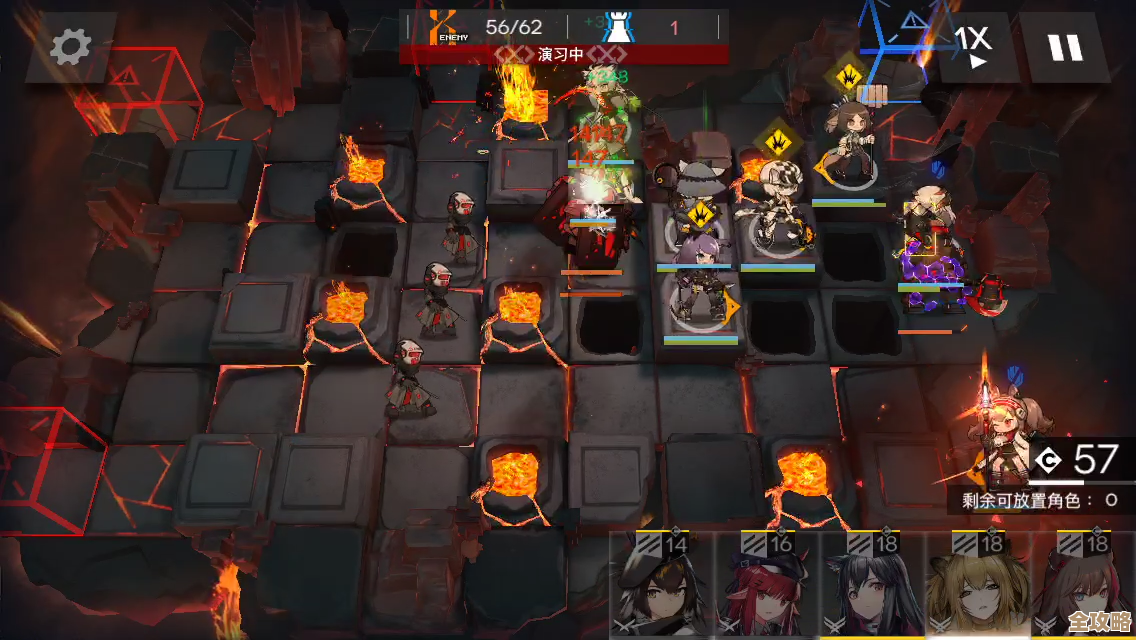The height and width of the screenshot is (640, 1136).
Task: Select the red-haired cost 16 operator card
Action: pyautogui.click(x=768, y=588)
